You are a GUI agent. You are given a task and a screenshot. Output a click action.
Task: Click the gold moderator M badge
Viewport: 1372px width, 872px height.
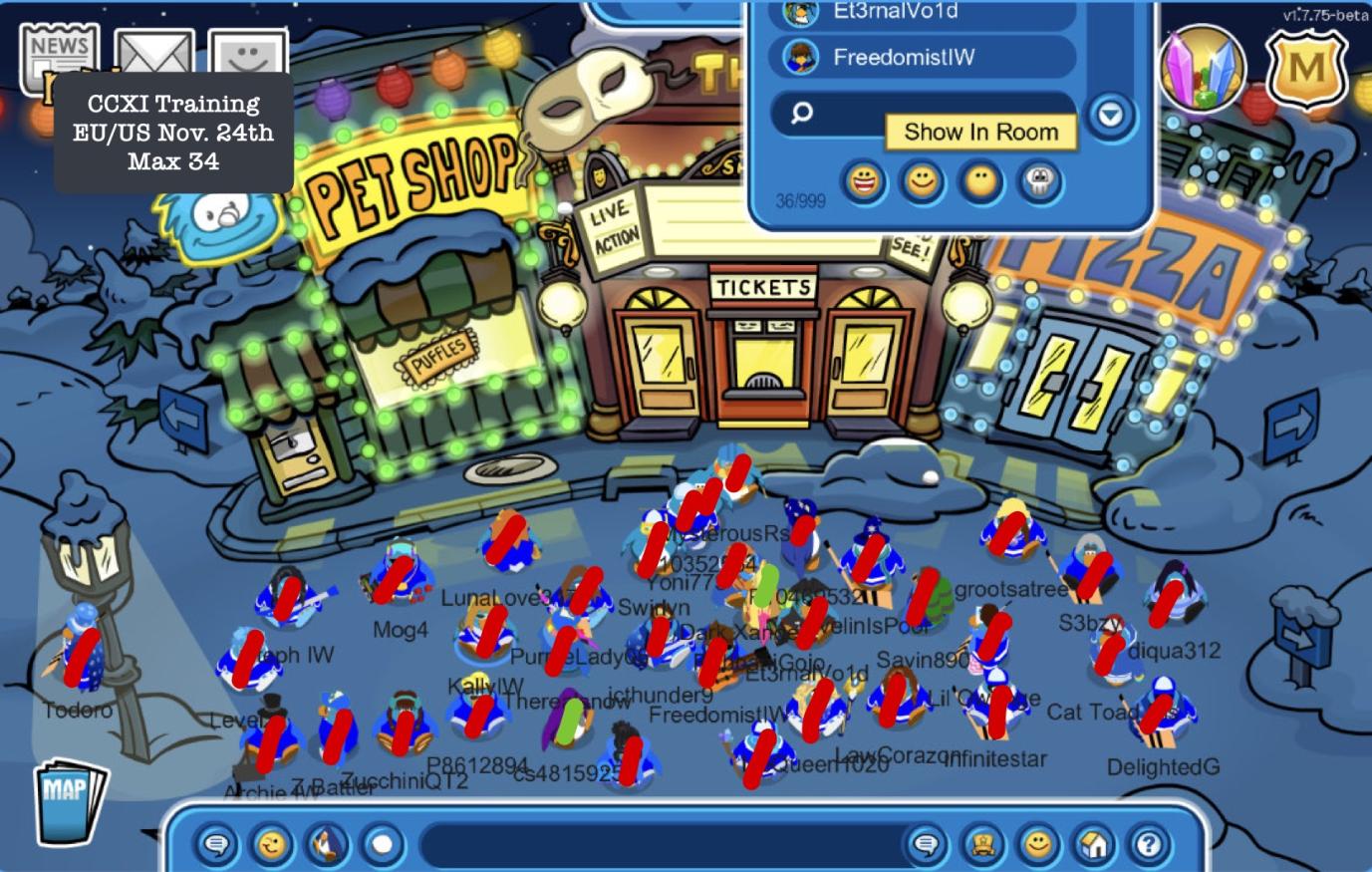1306,69
